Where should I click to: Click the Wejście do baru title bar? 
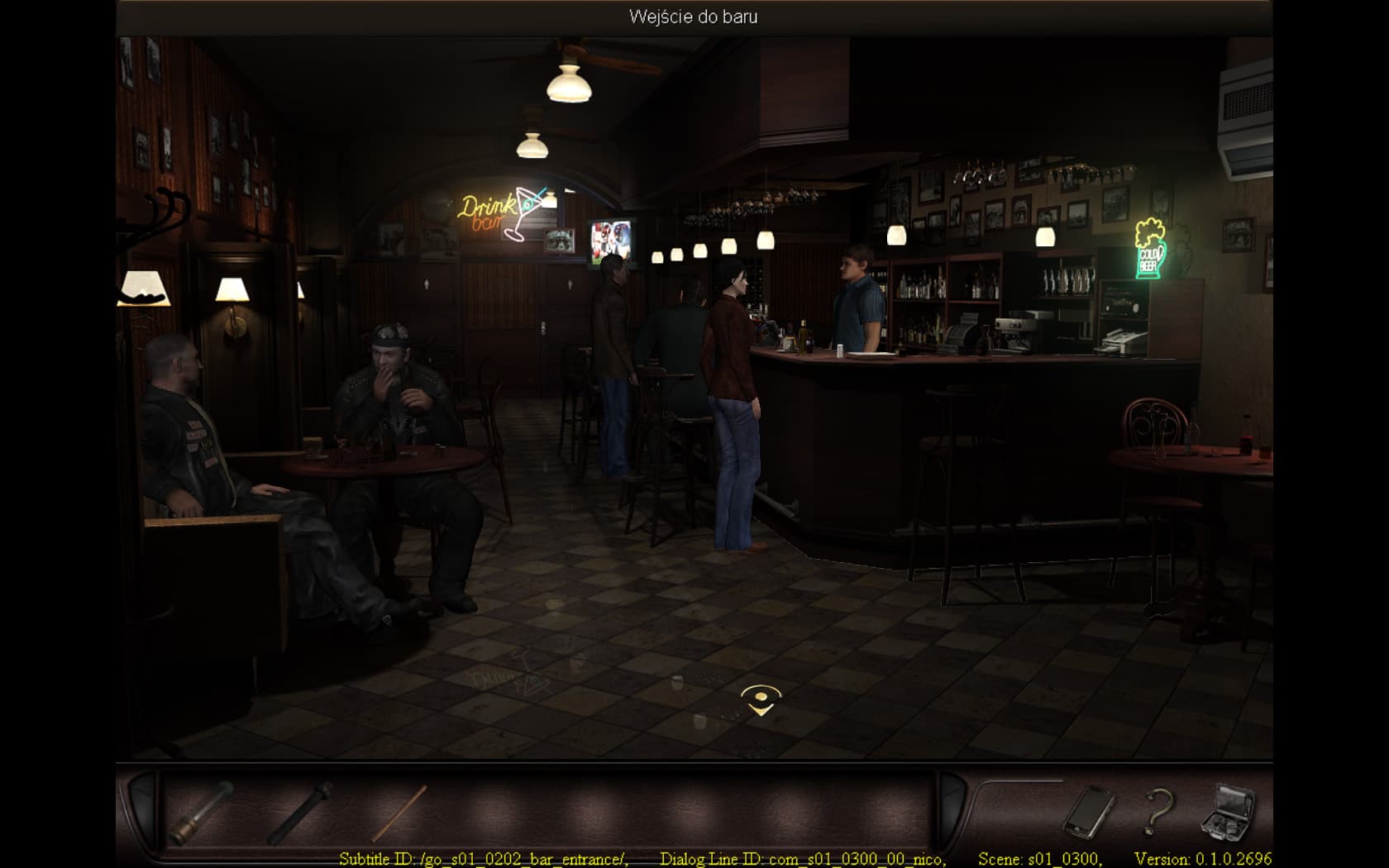[691, 15]
